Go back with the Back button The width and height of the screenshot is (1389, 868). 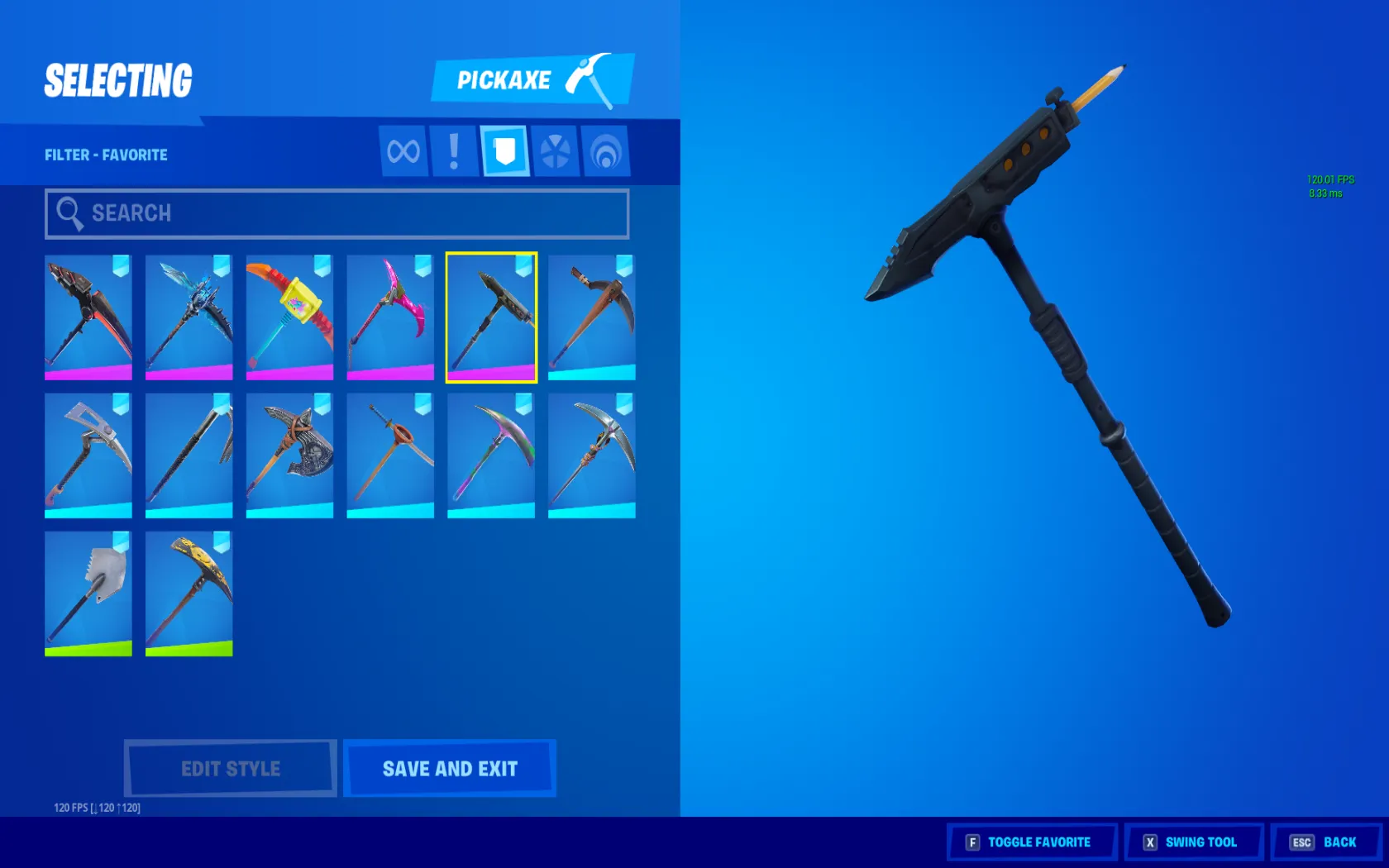1325,842
